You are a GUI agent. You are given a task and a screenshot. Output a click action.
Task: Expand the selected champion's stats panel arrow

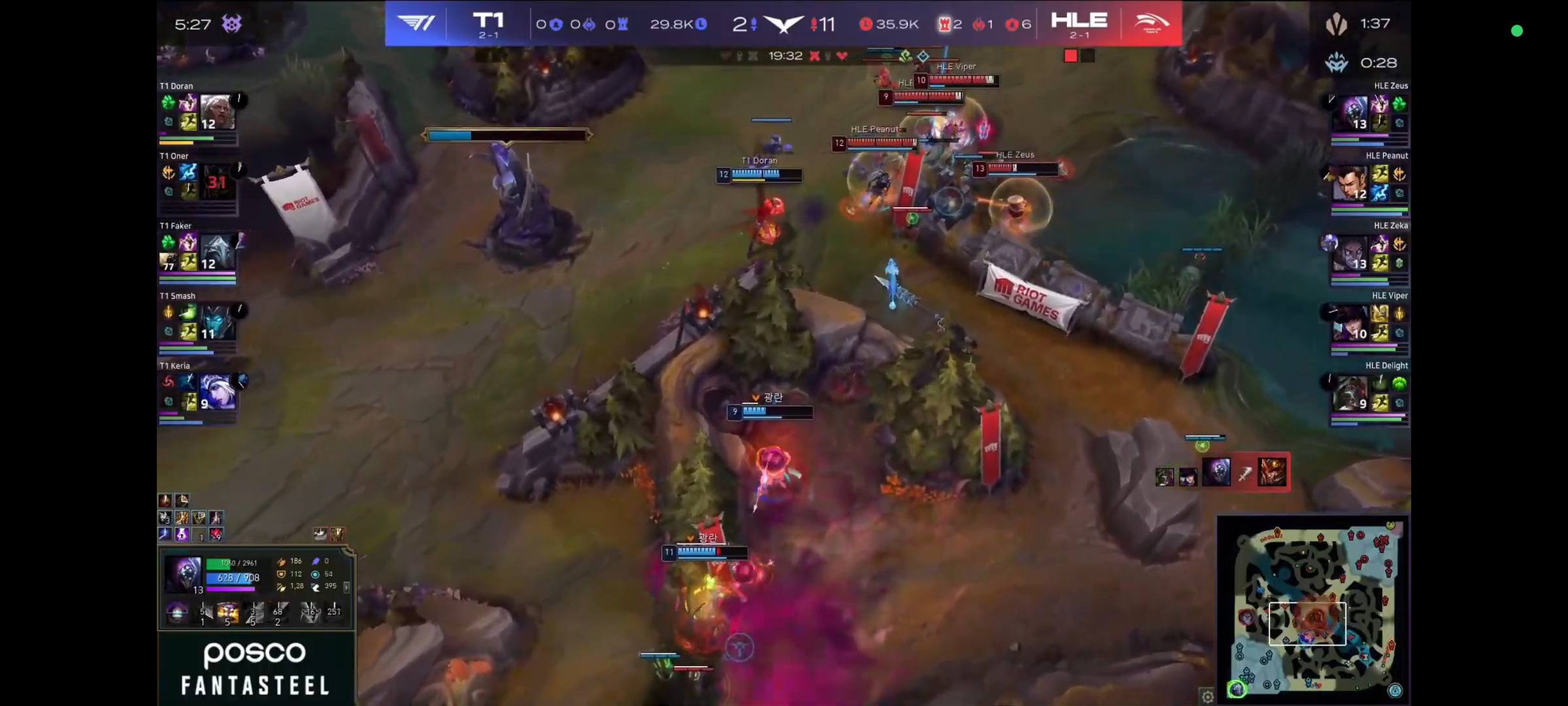[x=347, y=587]
